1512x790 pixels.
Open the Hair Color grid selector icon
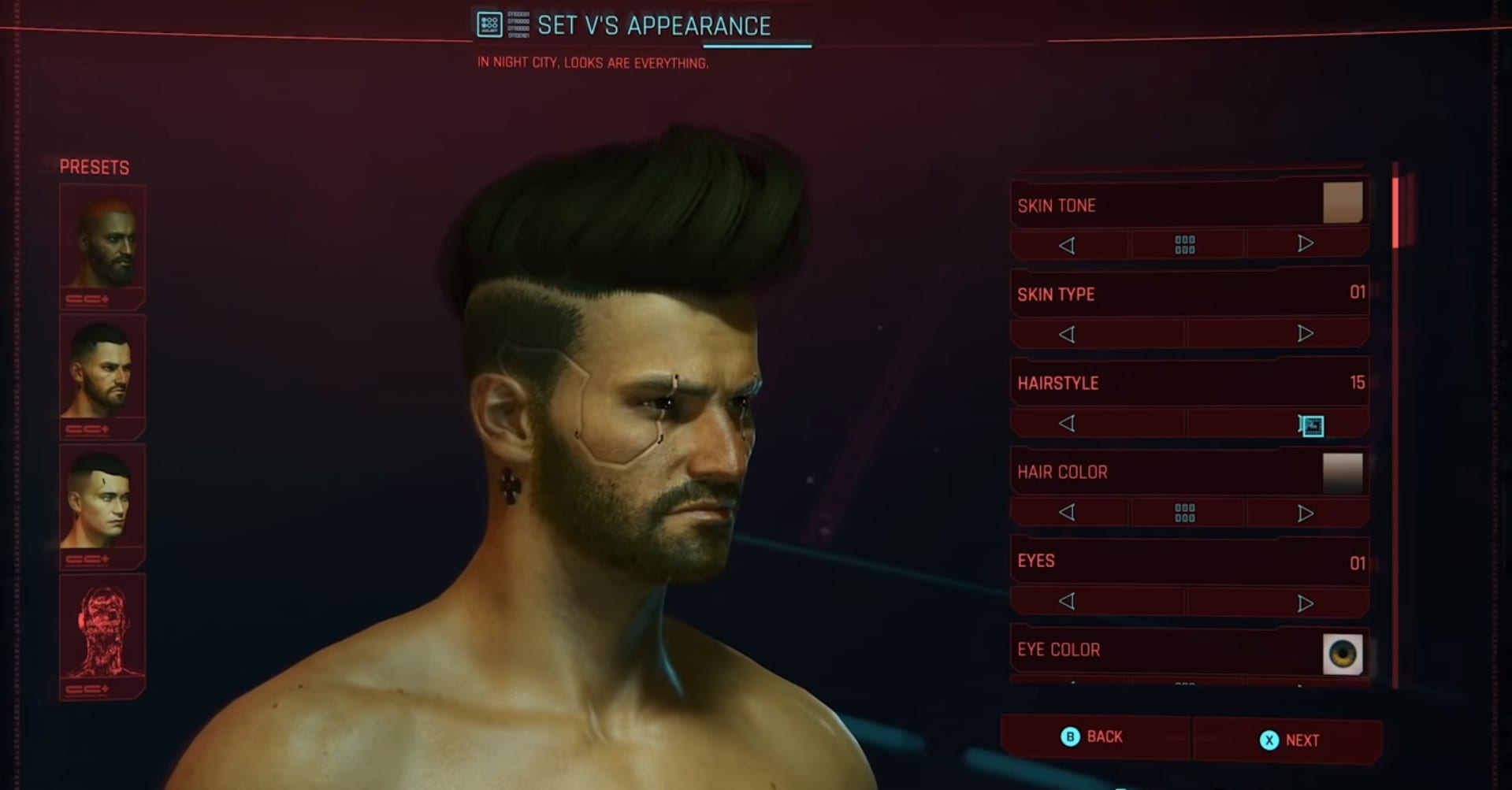(1185, 512)
